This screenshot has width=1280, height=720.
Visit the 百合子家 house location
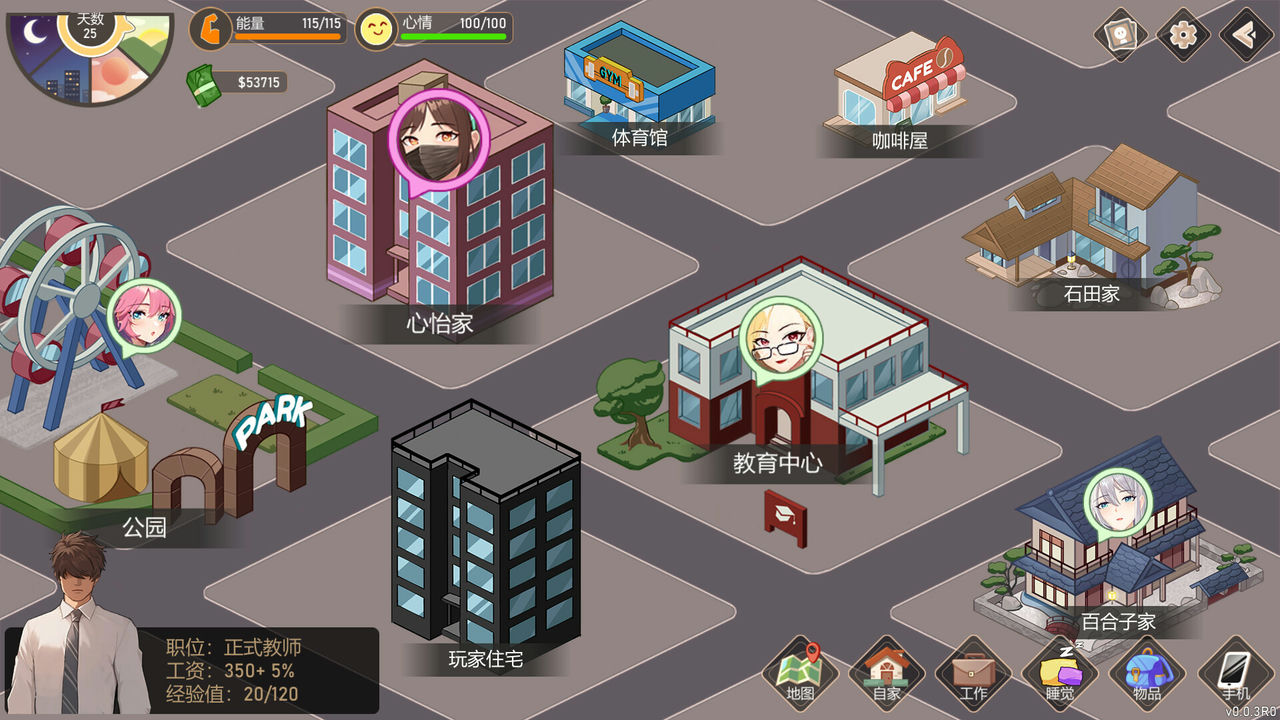click(x=1110, y=570)
